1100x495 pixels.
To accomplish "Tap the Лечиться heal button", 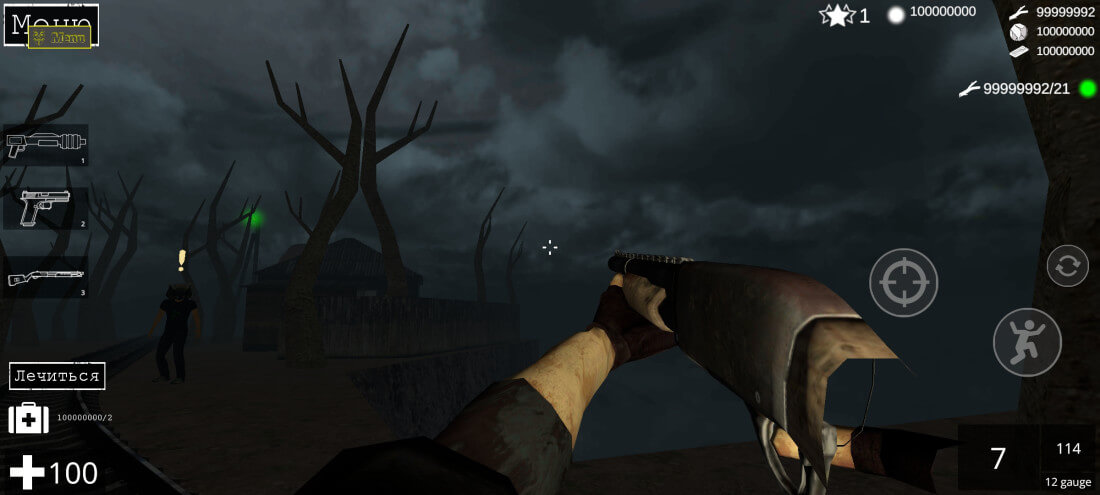I will (57, 376).
